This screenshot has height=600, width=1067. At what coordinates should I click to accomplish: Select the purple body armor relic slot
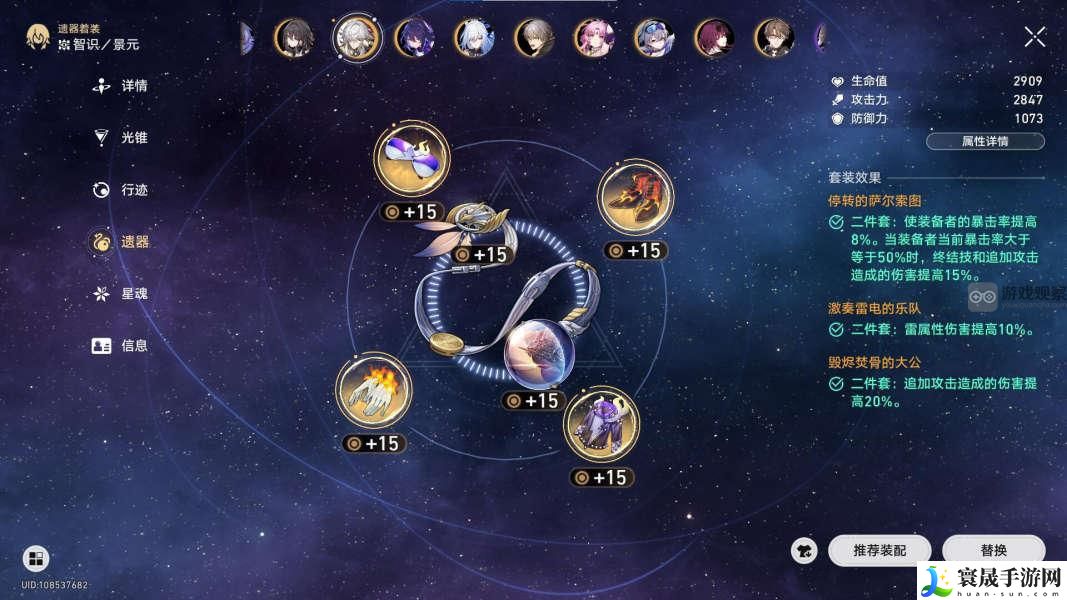tap(601, 424)
